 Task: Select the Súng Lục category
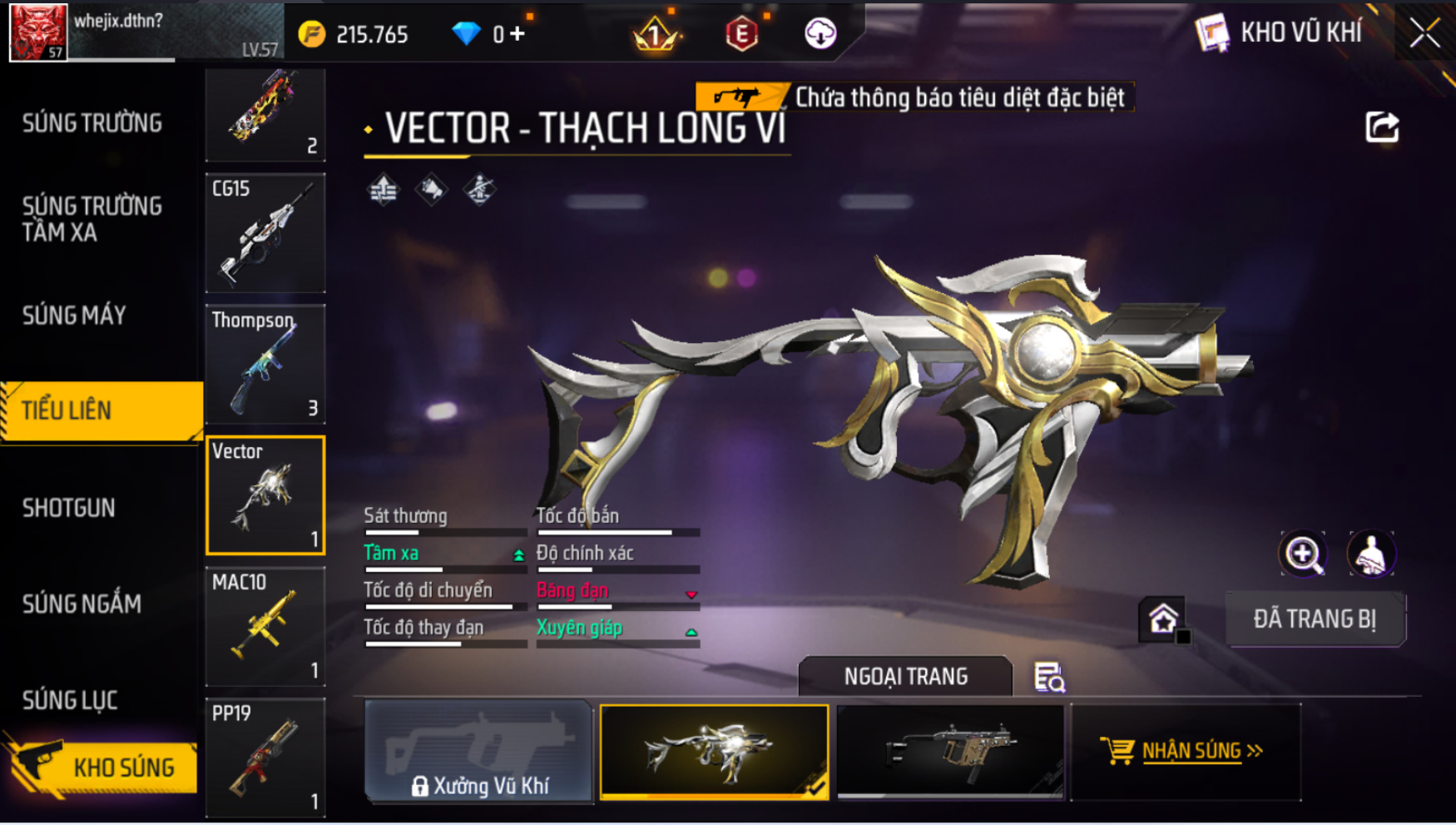(70, 700)
